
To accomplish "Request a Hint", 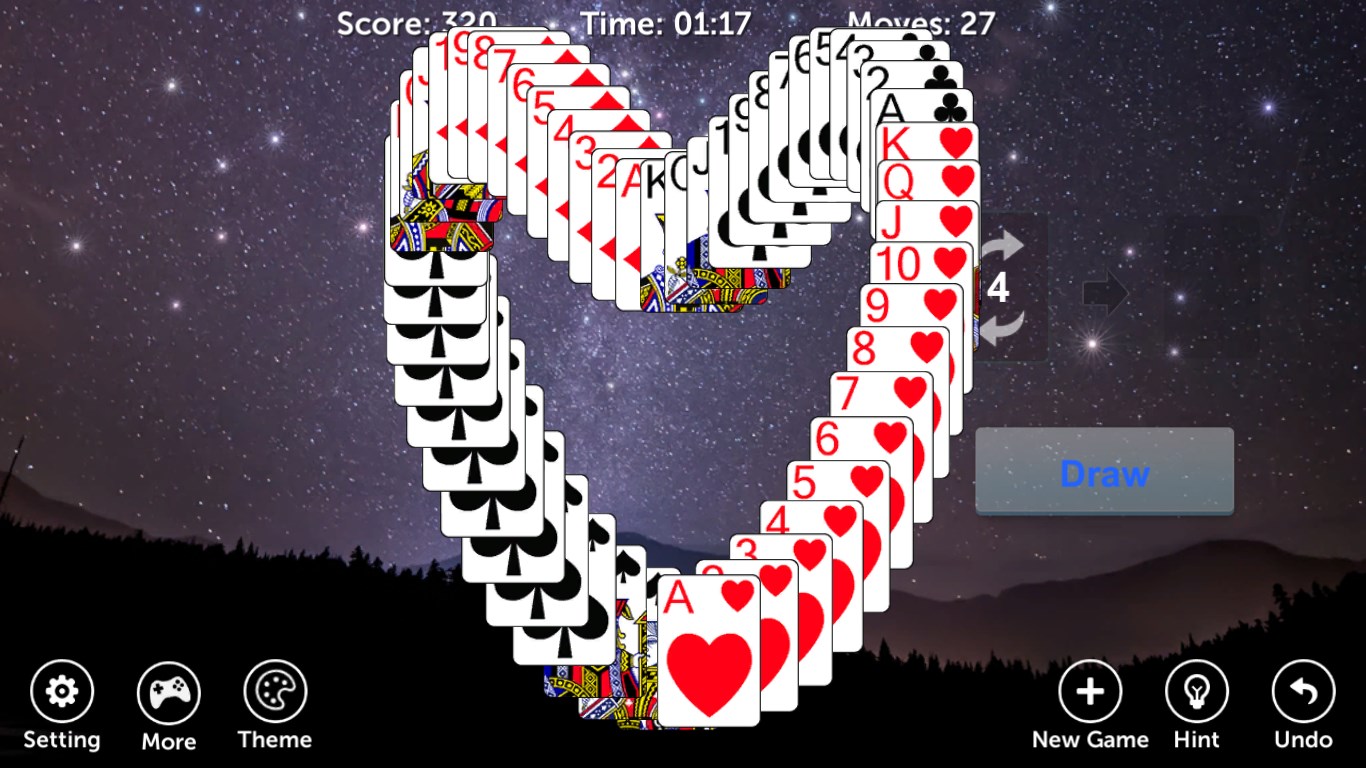I will click(x=1196, y=689).
